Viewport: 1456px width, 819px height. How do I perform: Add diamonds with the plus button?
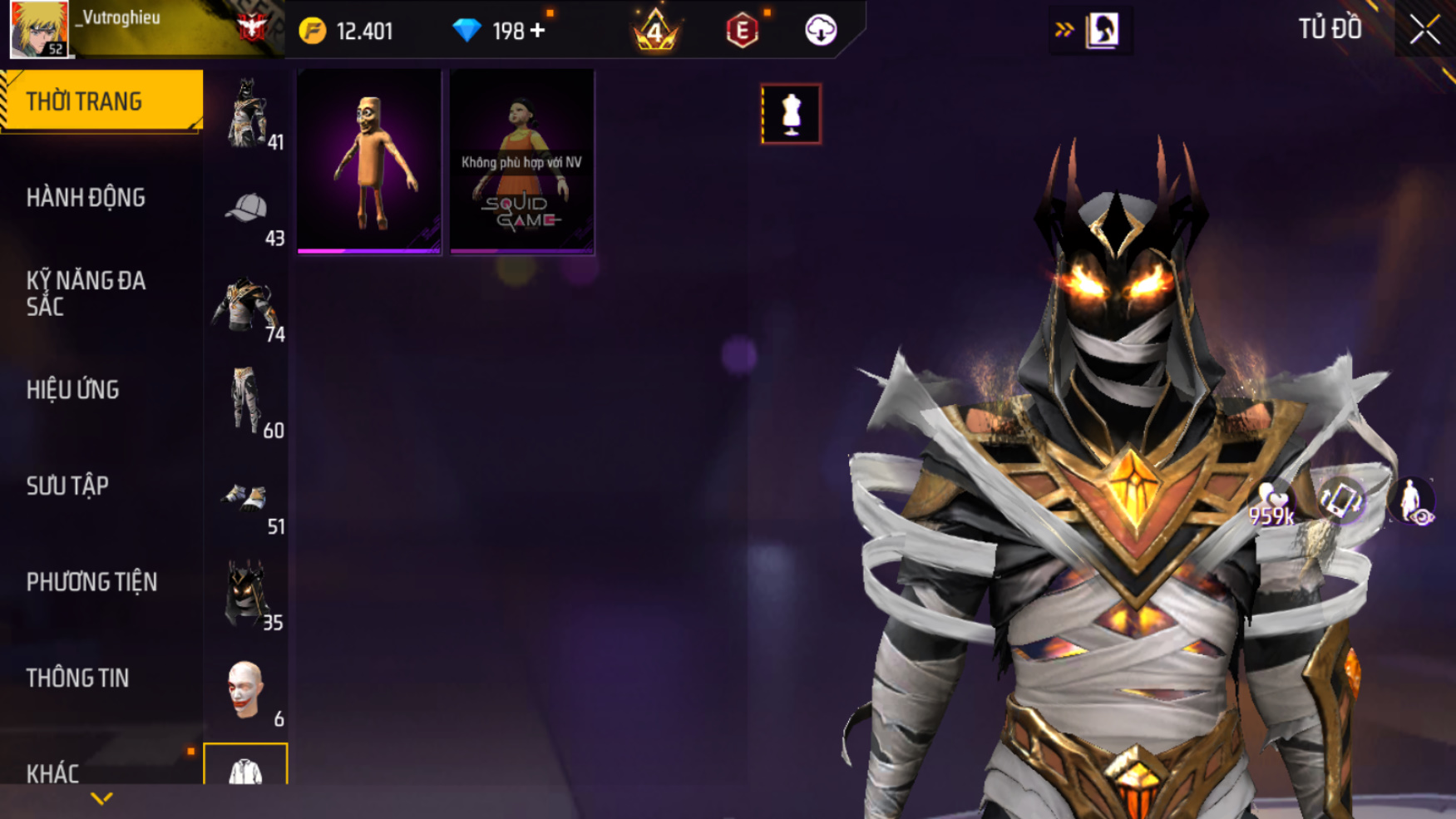pyautogui.click(x=538, y=31)
